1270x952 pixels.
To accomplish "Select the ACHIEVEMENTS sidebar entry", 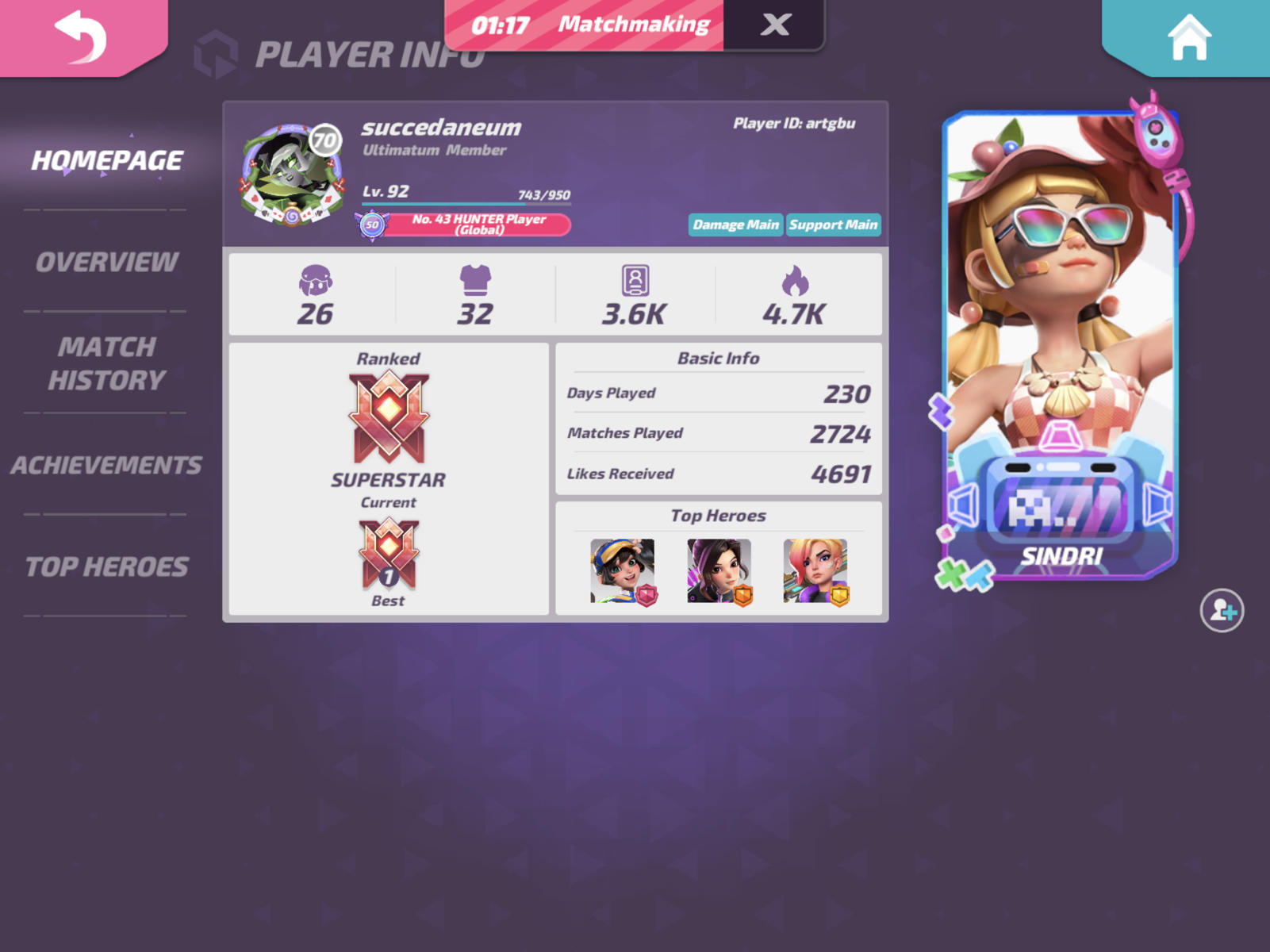I will (x=106, y=465).
